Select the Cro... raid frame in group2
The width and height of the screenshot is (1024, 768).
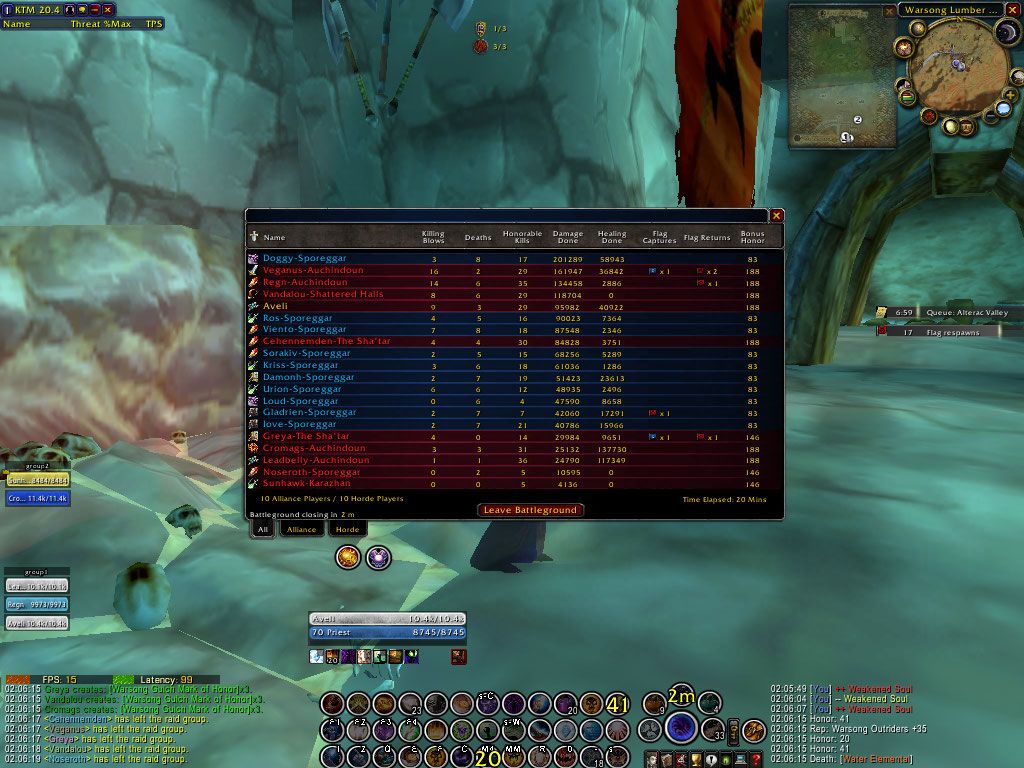pyautogui.click(x=37, y=497)
